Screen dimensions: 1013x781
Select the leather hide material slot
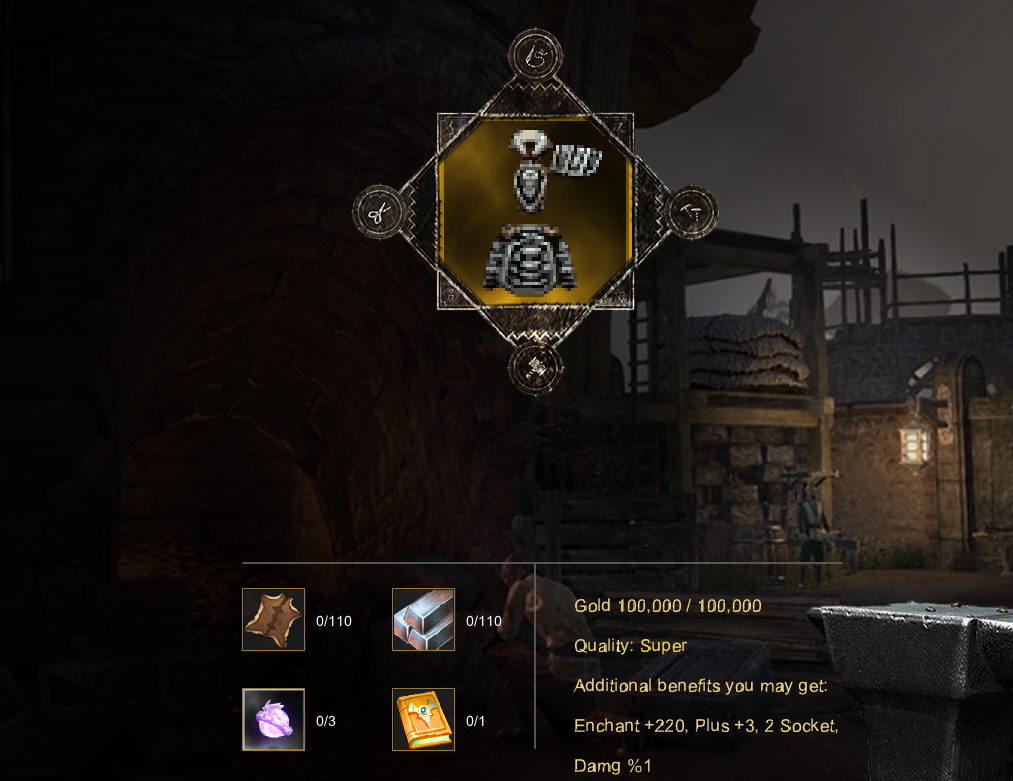273,620
